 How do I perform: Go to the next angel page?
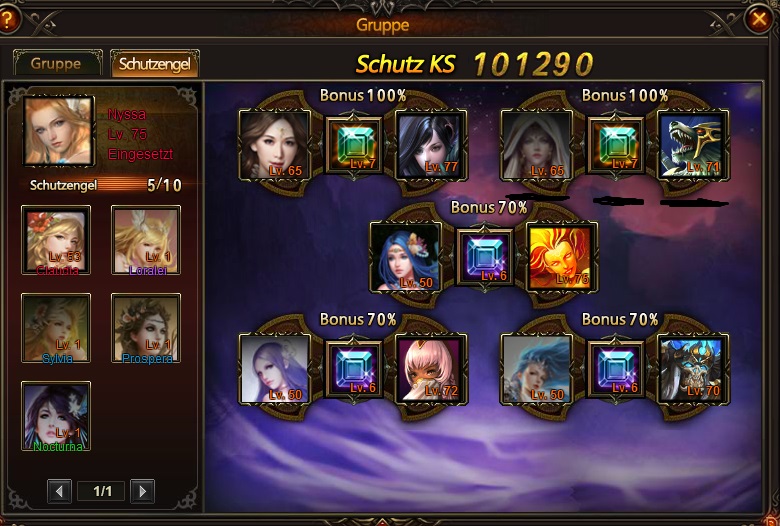tap(143, 491)
